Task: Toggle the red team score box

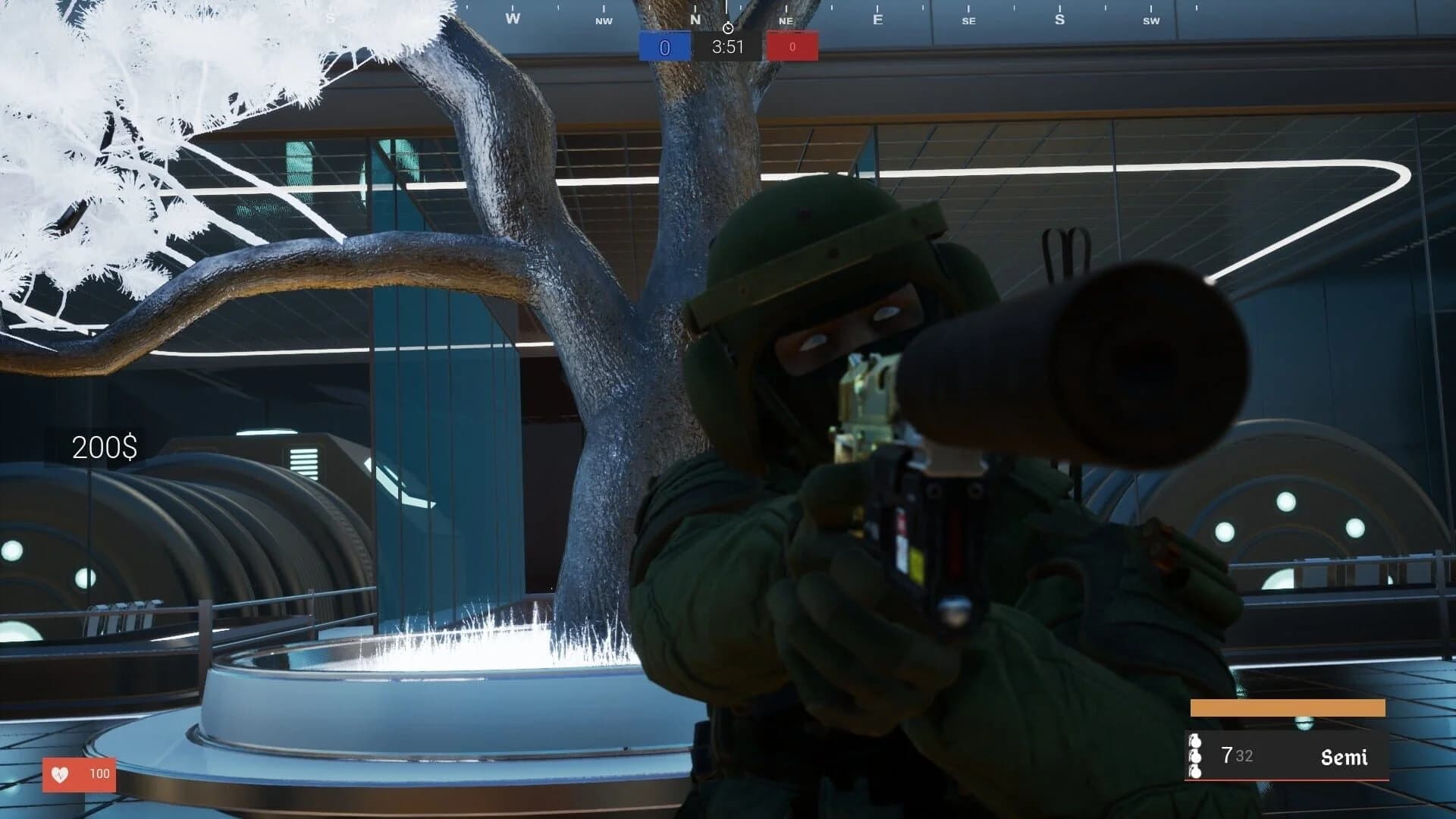Action: 792,46
